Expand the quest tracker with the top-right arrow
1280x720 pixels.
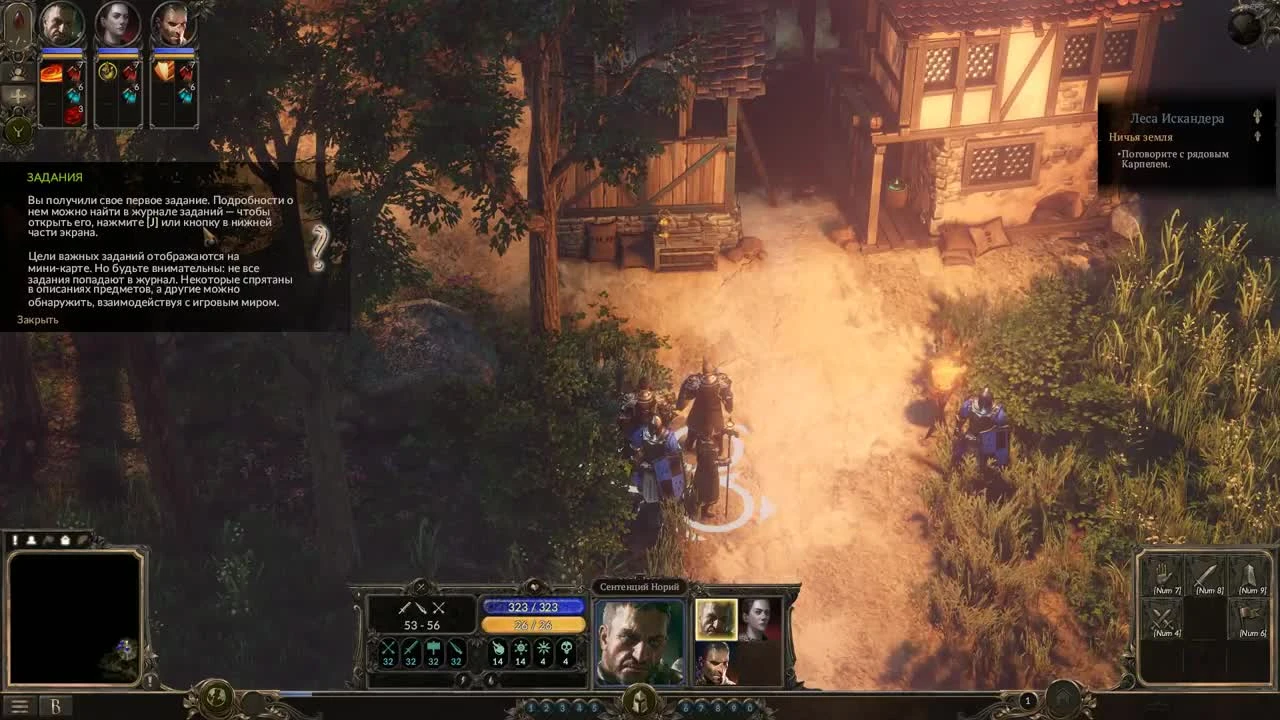[x=1257, y=116]
